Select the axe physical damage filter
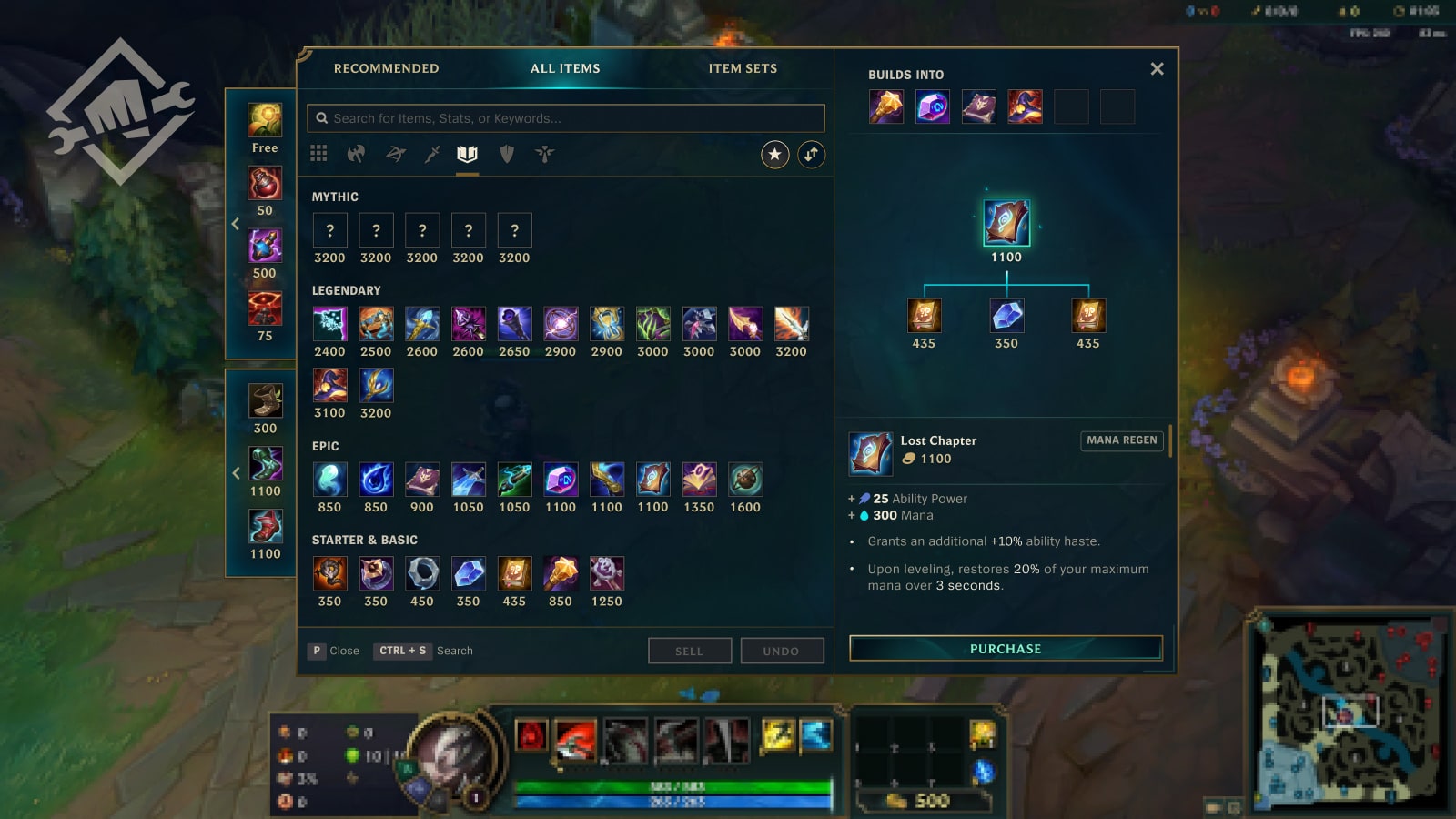This screenshot has height=819, width=1456. coord(356,154)
